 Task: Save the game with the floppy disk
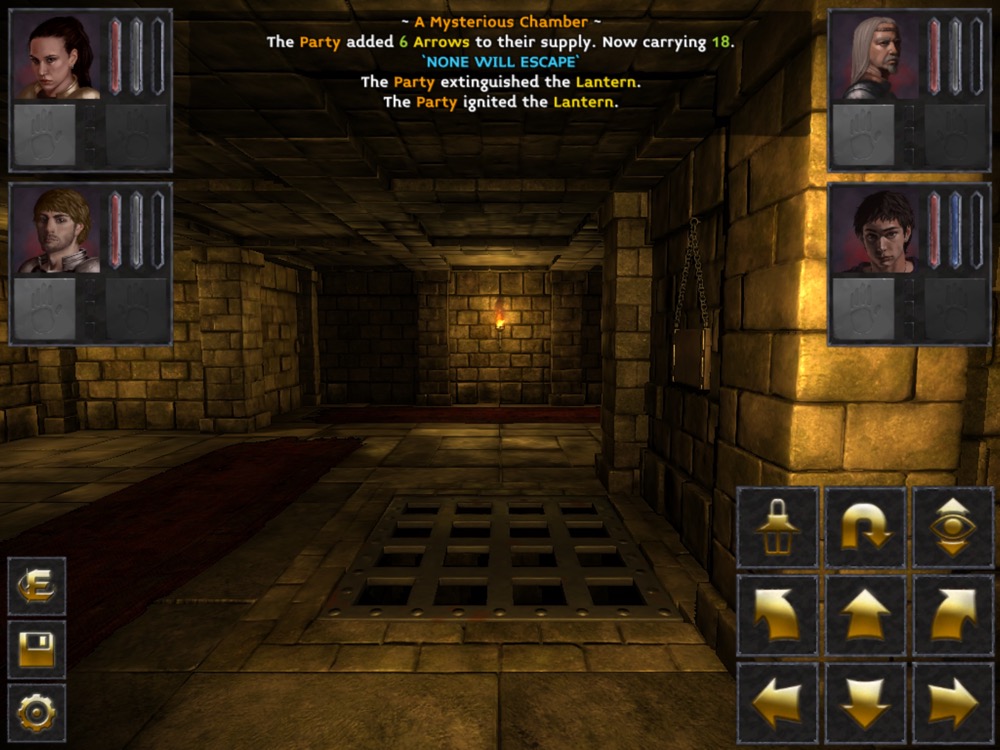37,649
